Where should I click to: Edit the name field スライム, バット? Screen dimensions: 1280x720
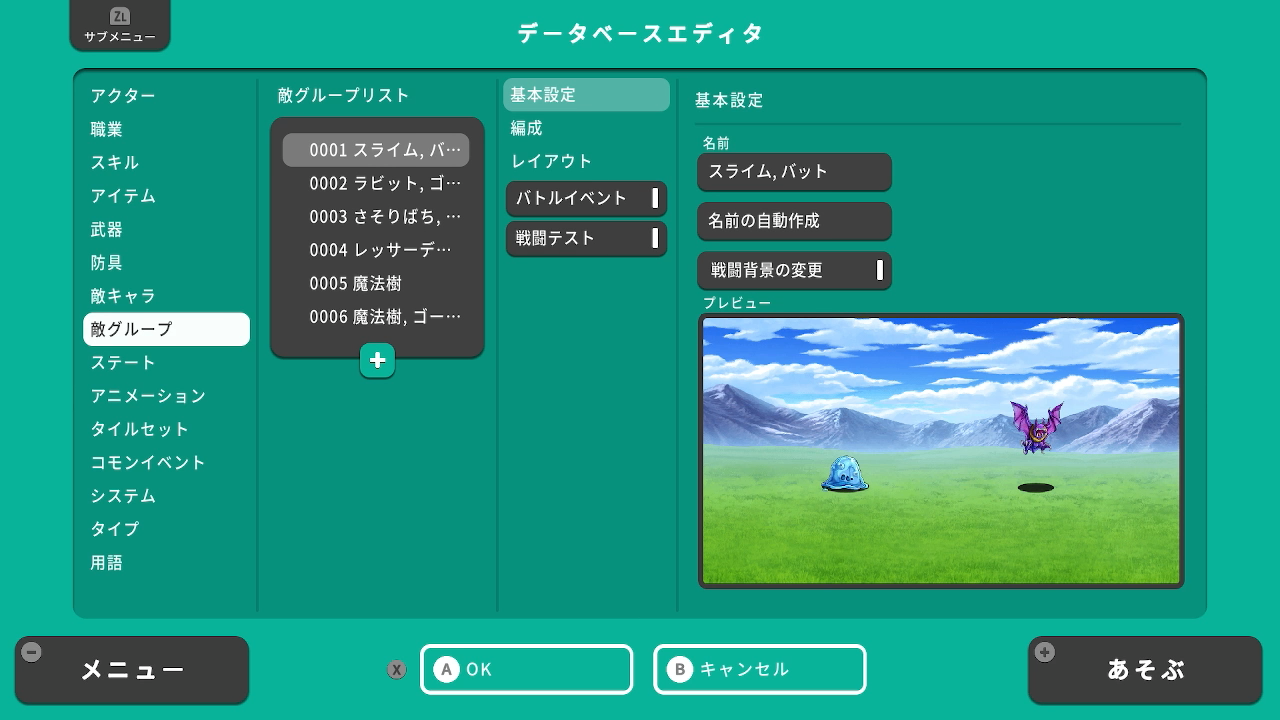tap(794, 171)
